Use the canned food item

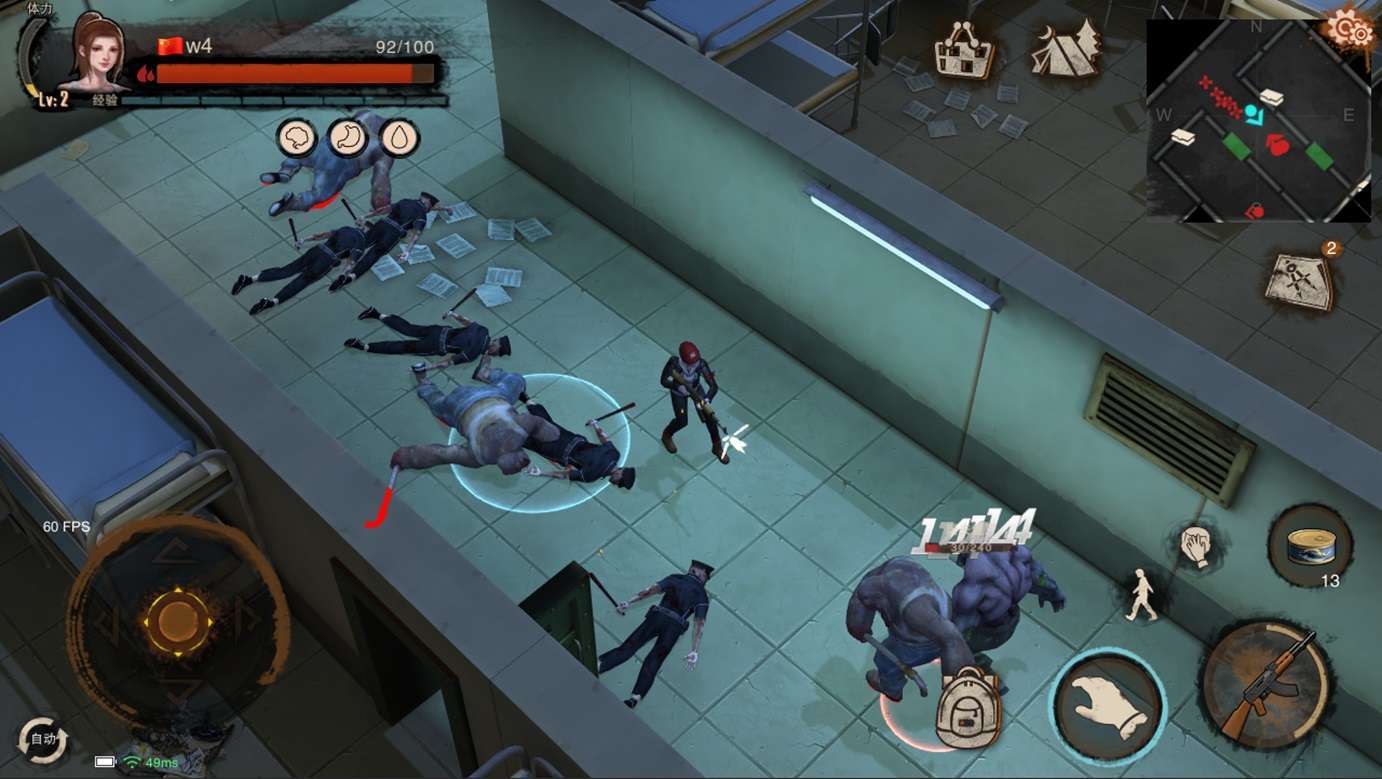click(x=1310, y=547)
